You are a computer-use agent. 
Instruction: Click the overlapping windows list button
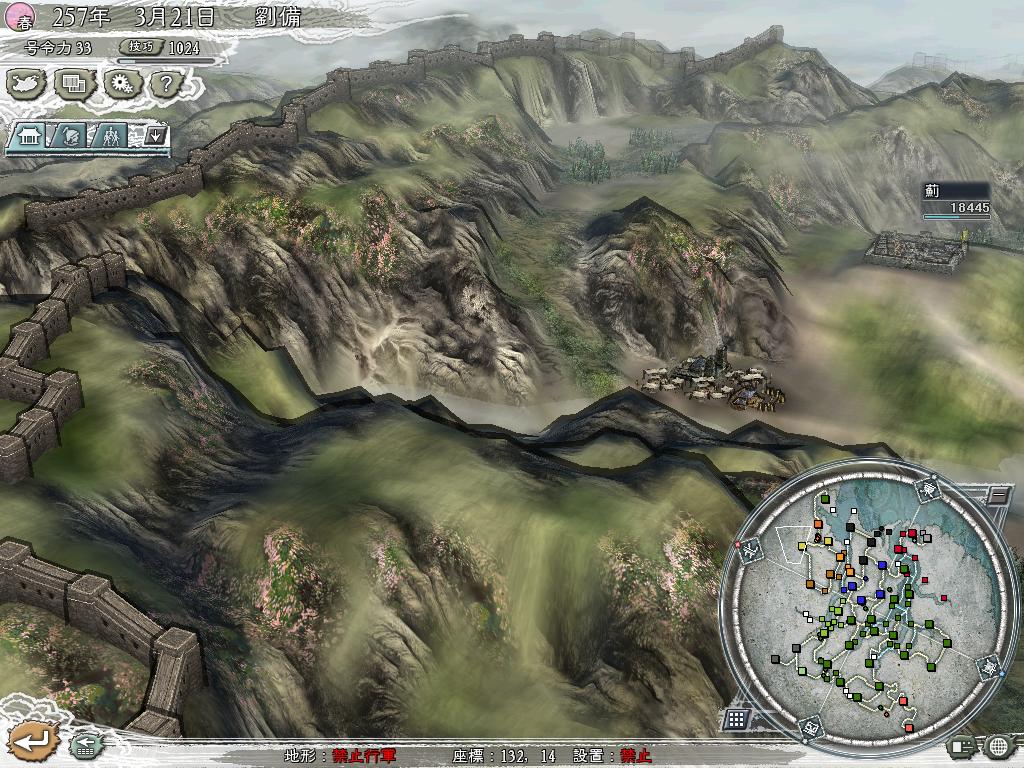(73, 84)
